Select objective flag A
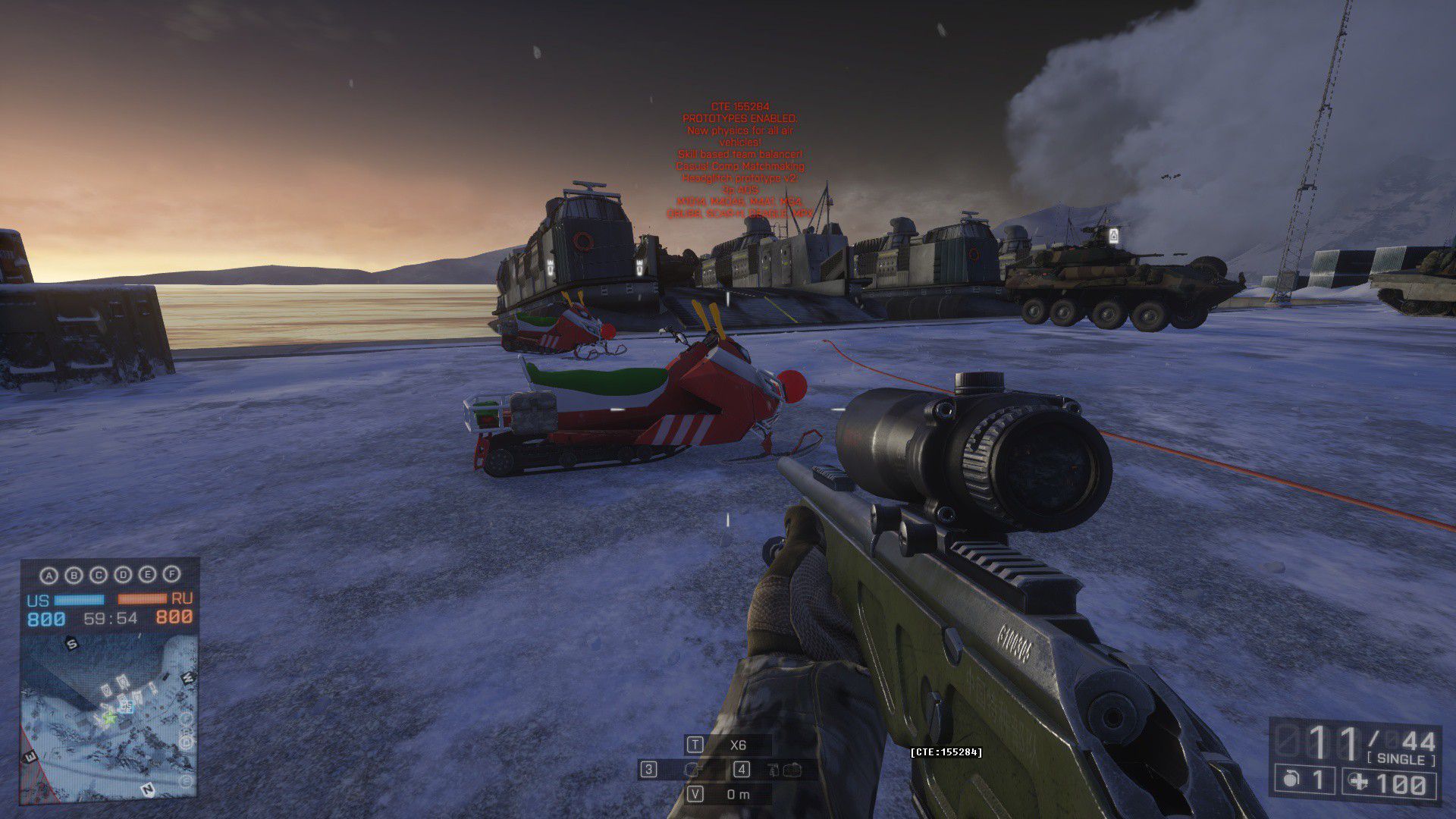 tap(49, 576)
